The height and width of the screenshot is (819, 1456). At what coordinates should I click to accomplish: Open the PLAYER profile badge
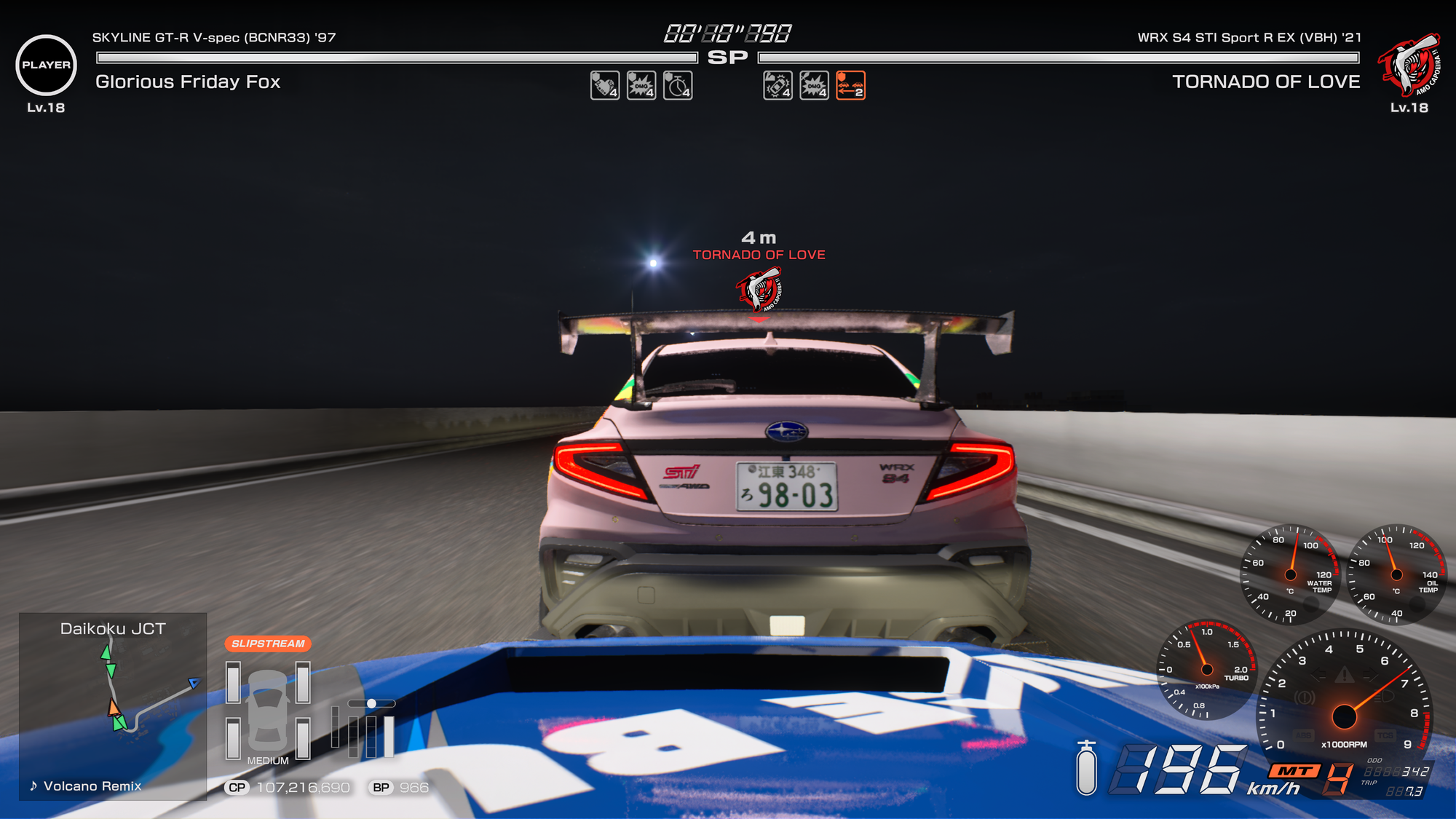click(x=45, y=66)
